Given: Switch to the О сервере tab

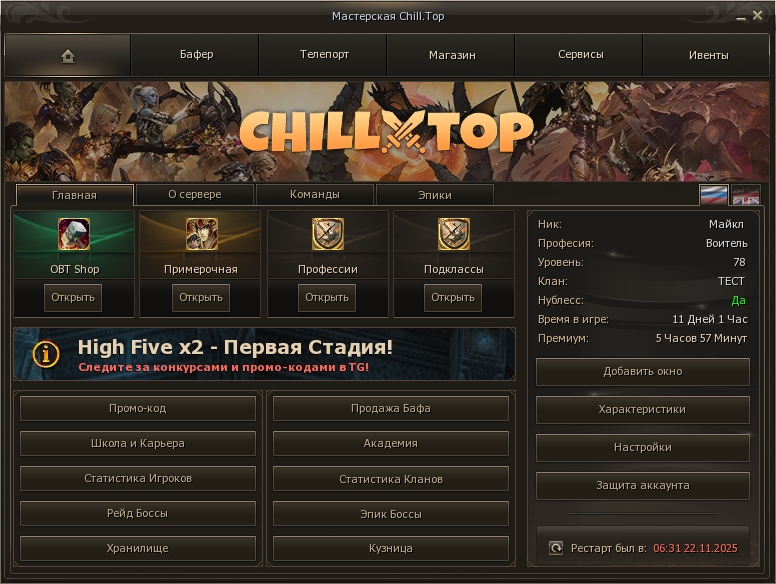Looking at the screenshot, I should point(195,195).
